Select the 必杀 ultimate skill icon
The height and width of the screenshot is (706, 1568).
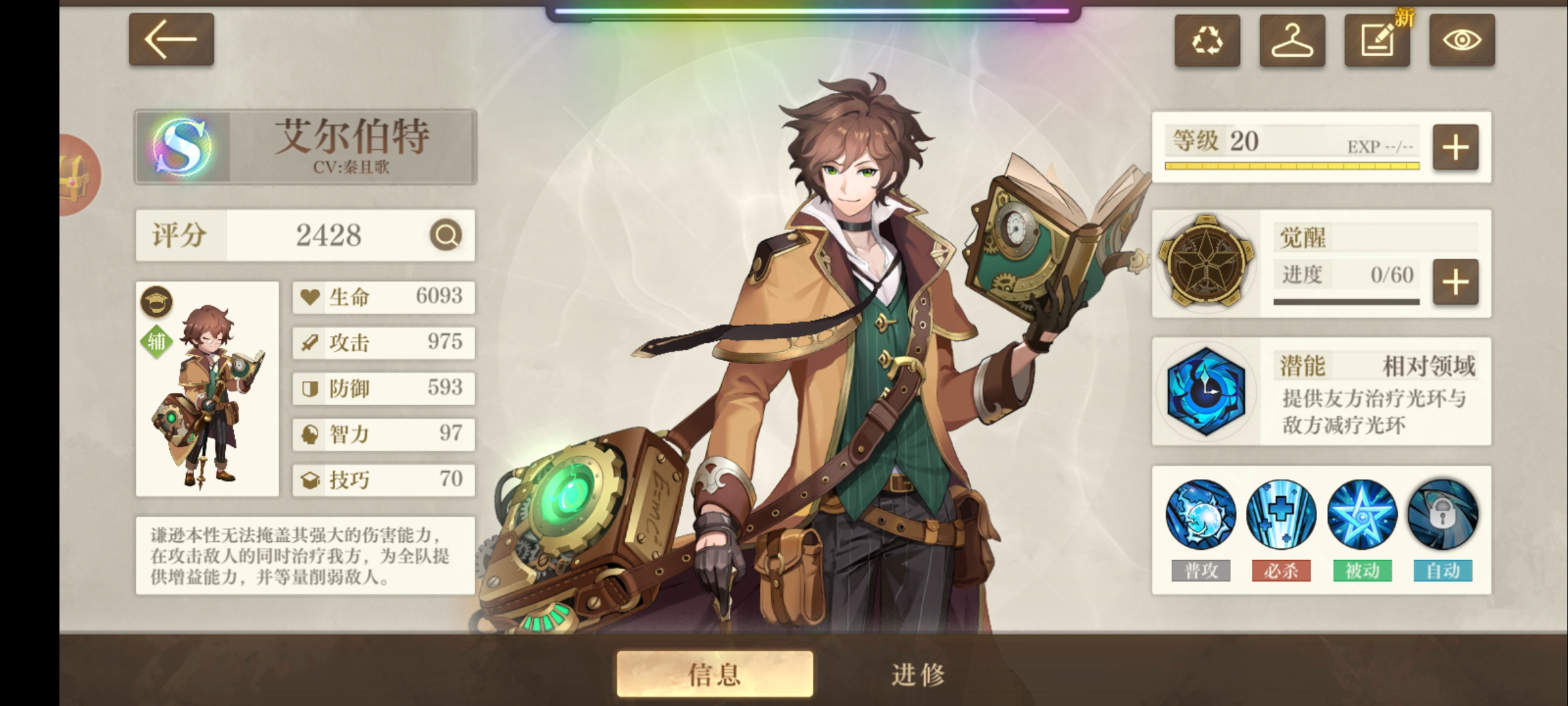pyautogui.click(x=1281, y=515)
